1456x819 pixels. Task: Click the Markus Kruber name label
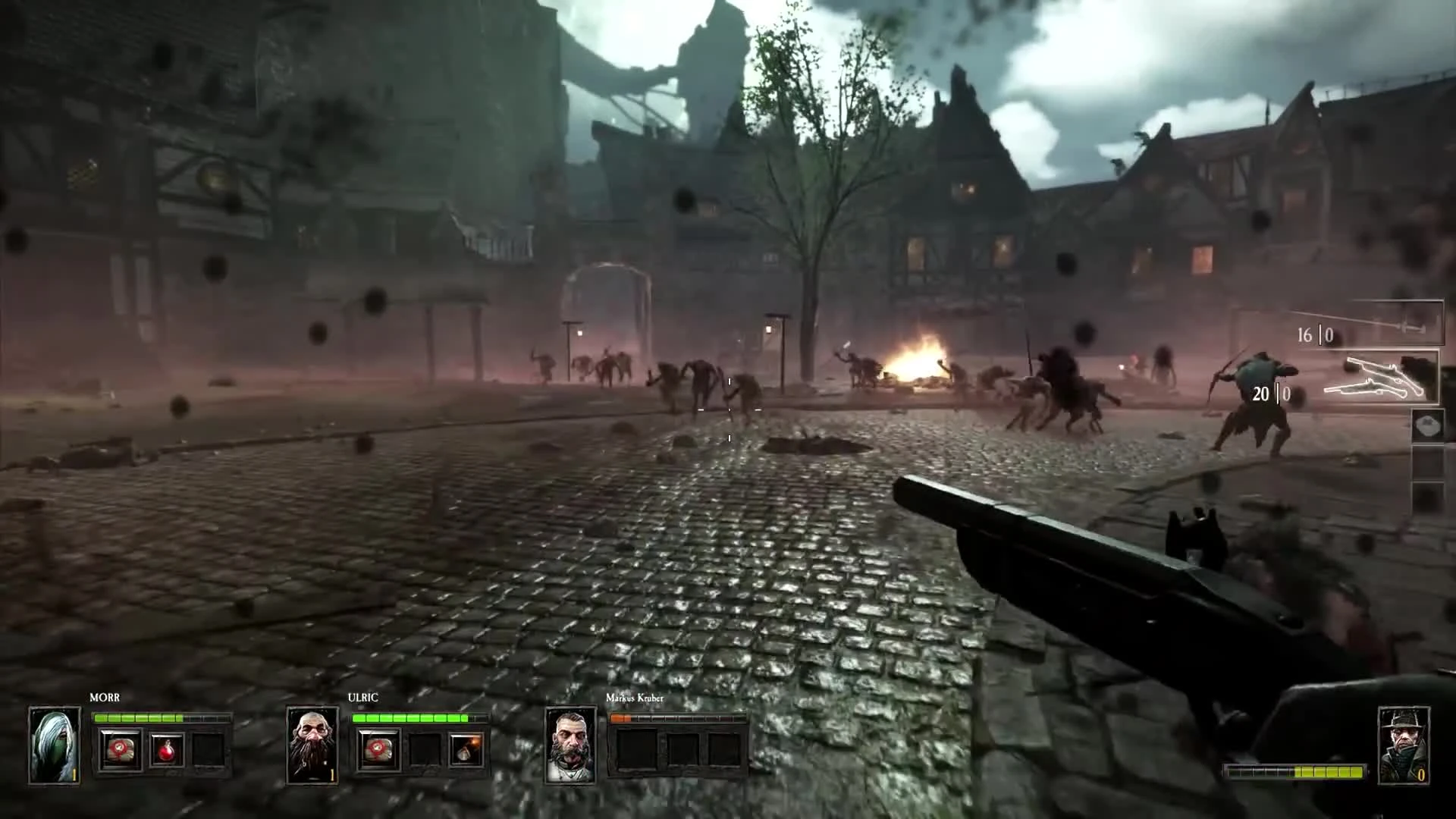click(x=634, y=700)
